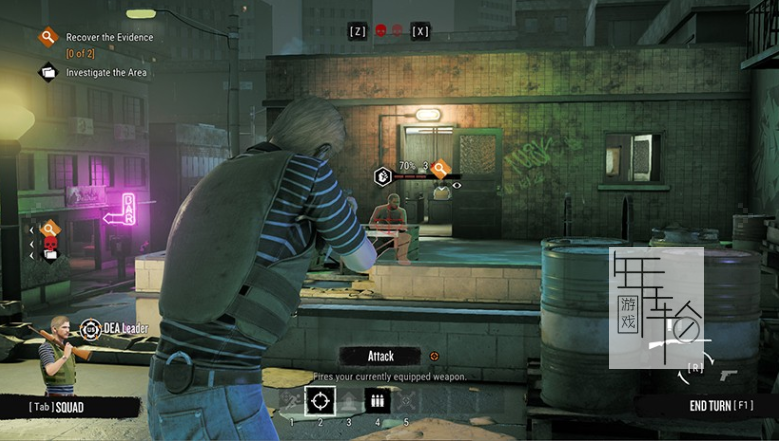Click the orange target icon beside Attack

pyautogui.click(x=434, y=355)
